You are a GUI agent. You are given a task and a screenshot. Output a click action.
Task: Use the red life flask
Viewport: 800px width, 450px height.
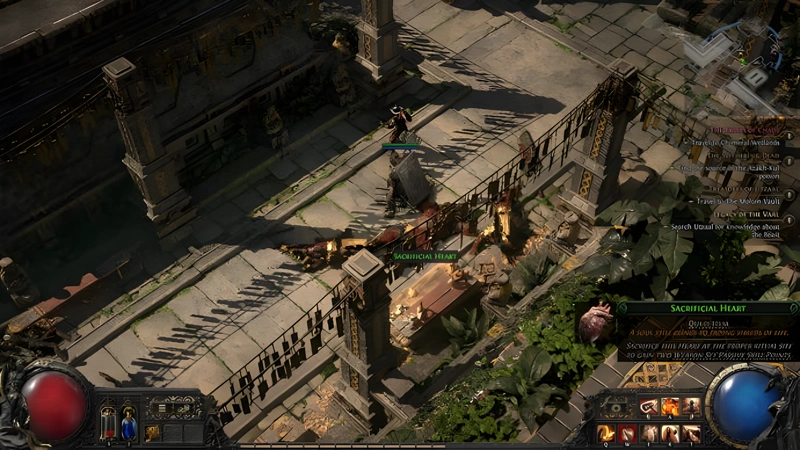[108, 422]
